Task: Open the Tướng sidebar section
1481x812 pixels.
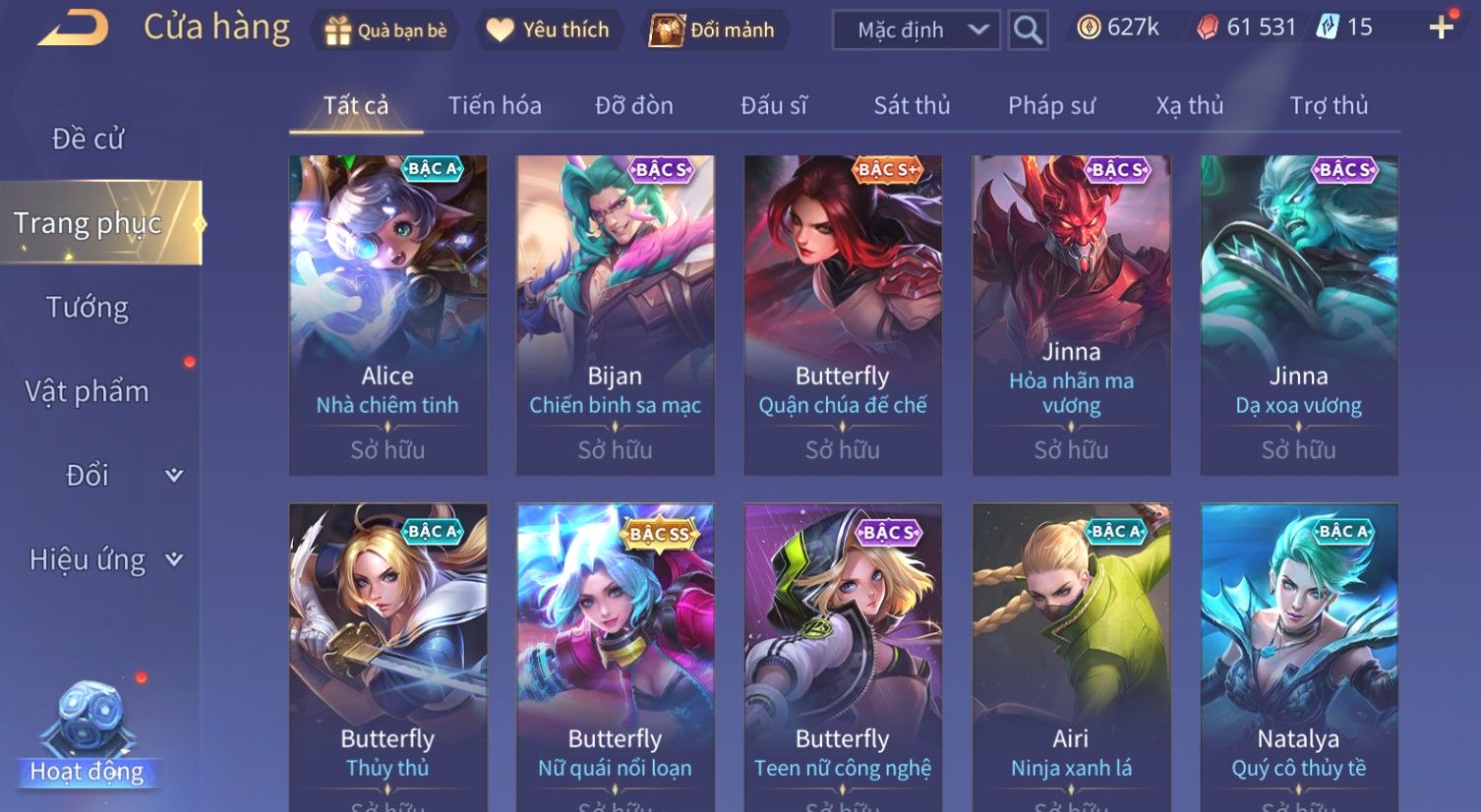Action: point(88,308)
